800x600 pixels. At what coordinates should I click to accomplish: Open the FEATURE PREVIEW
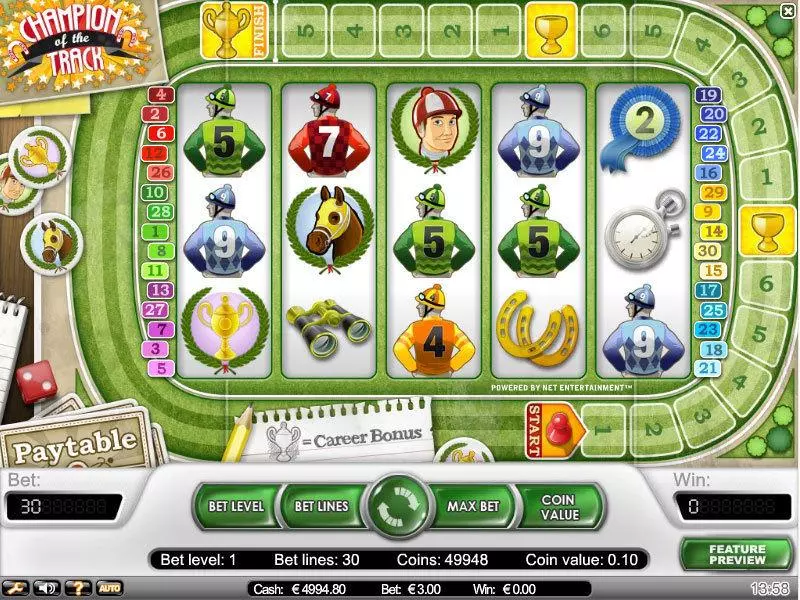point(737,555)
